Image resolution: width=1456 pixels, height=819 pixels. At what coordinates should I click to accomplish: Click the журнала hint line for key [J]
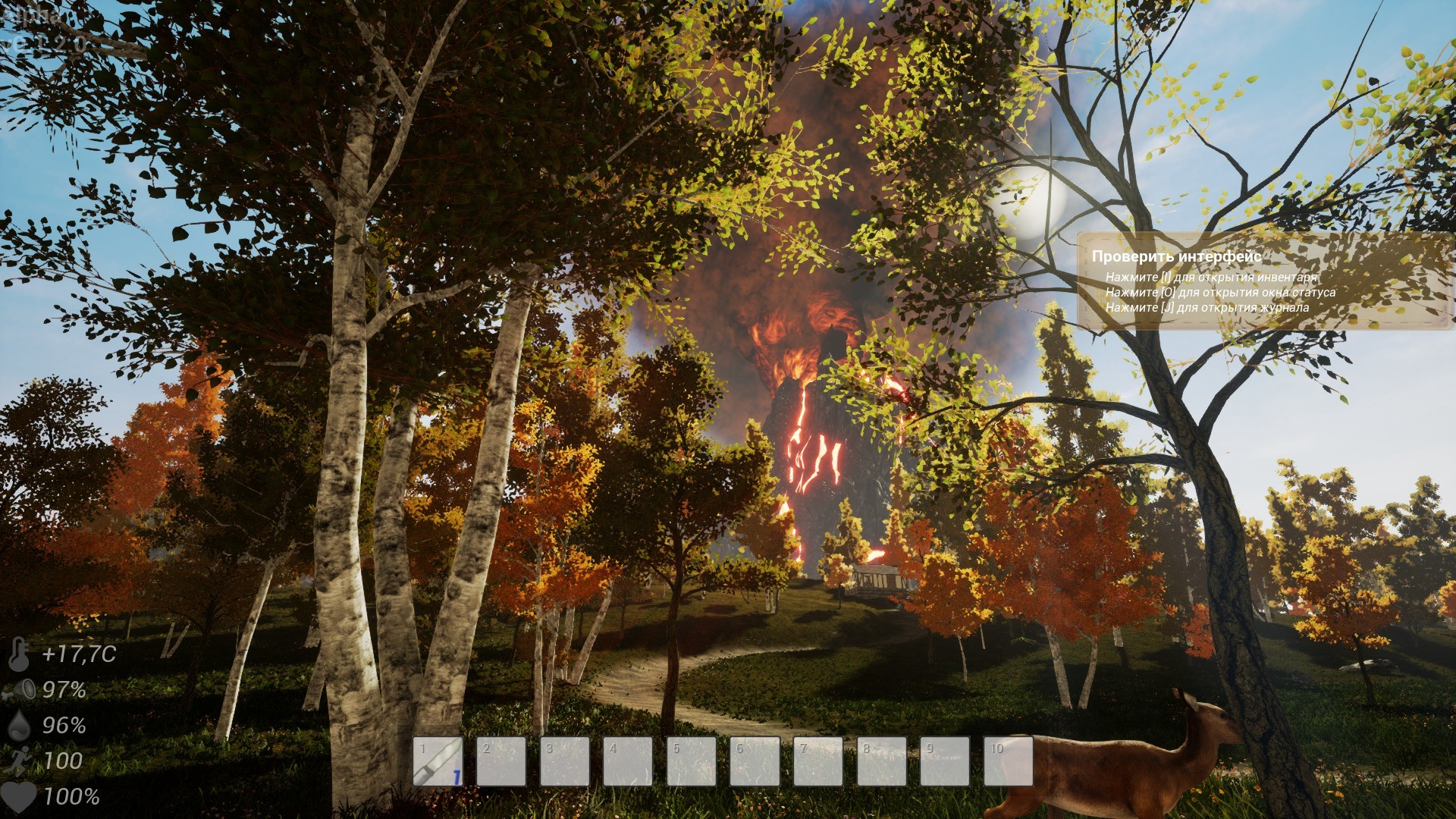point(1207,309)
